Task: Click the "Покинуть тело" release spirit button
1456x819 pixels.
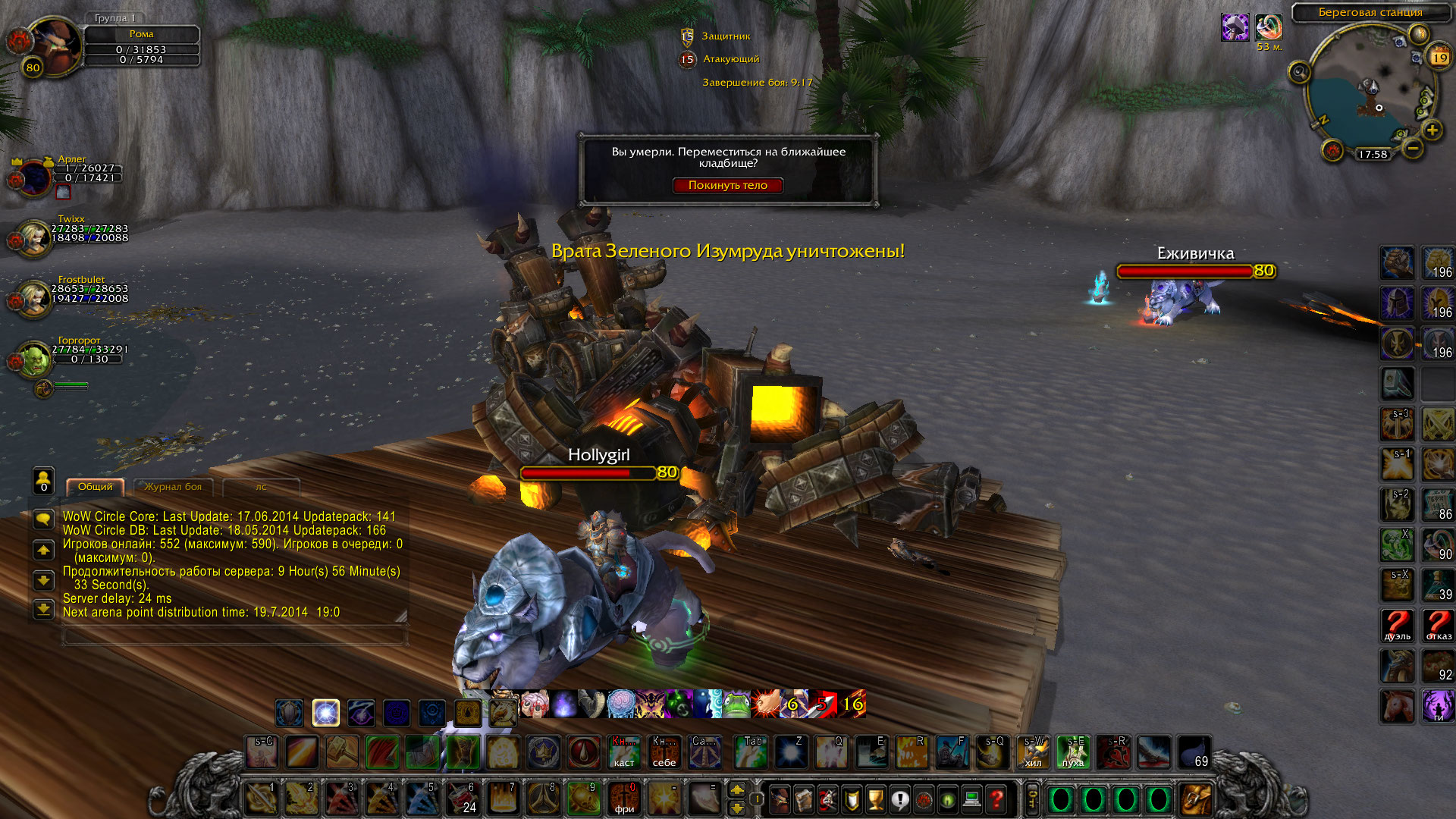Action: [727, 185]
